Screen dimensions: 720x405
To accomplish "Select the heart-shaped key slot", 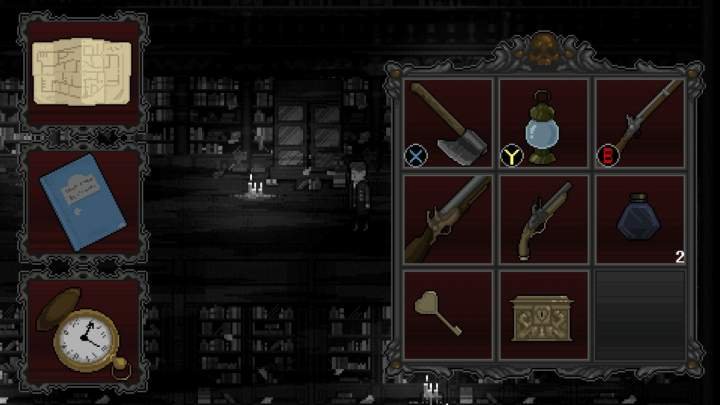I will 448,314.
